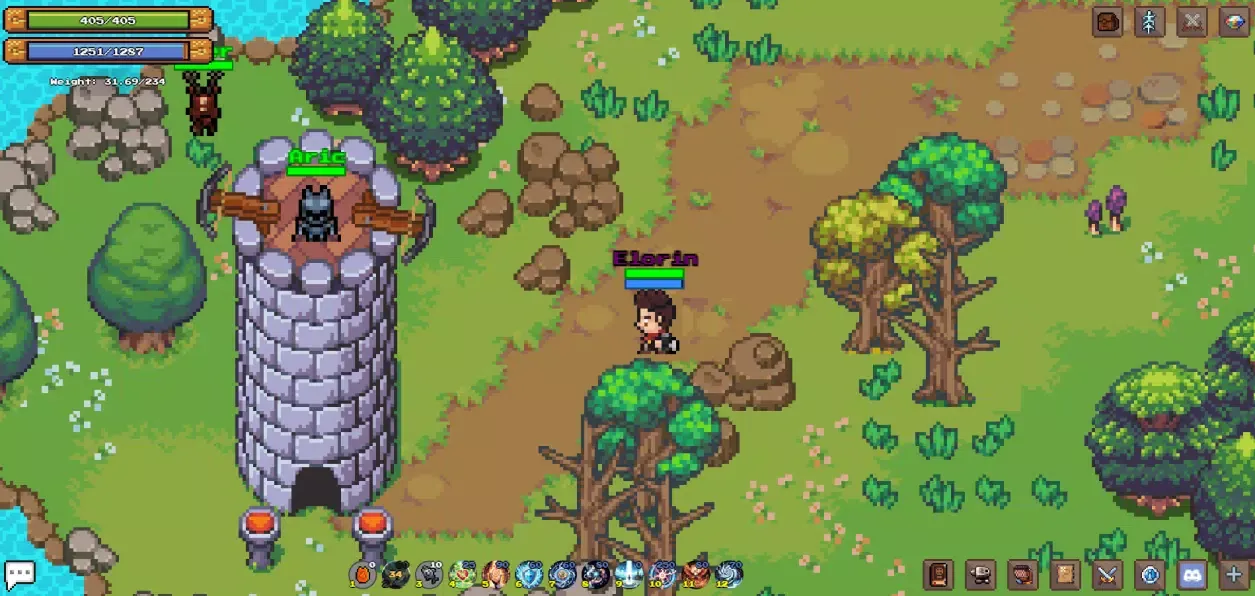This screenshot has height=596, width=1255.
Task: Open the anvil crafting menu
Action: point(980,575)
